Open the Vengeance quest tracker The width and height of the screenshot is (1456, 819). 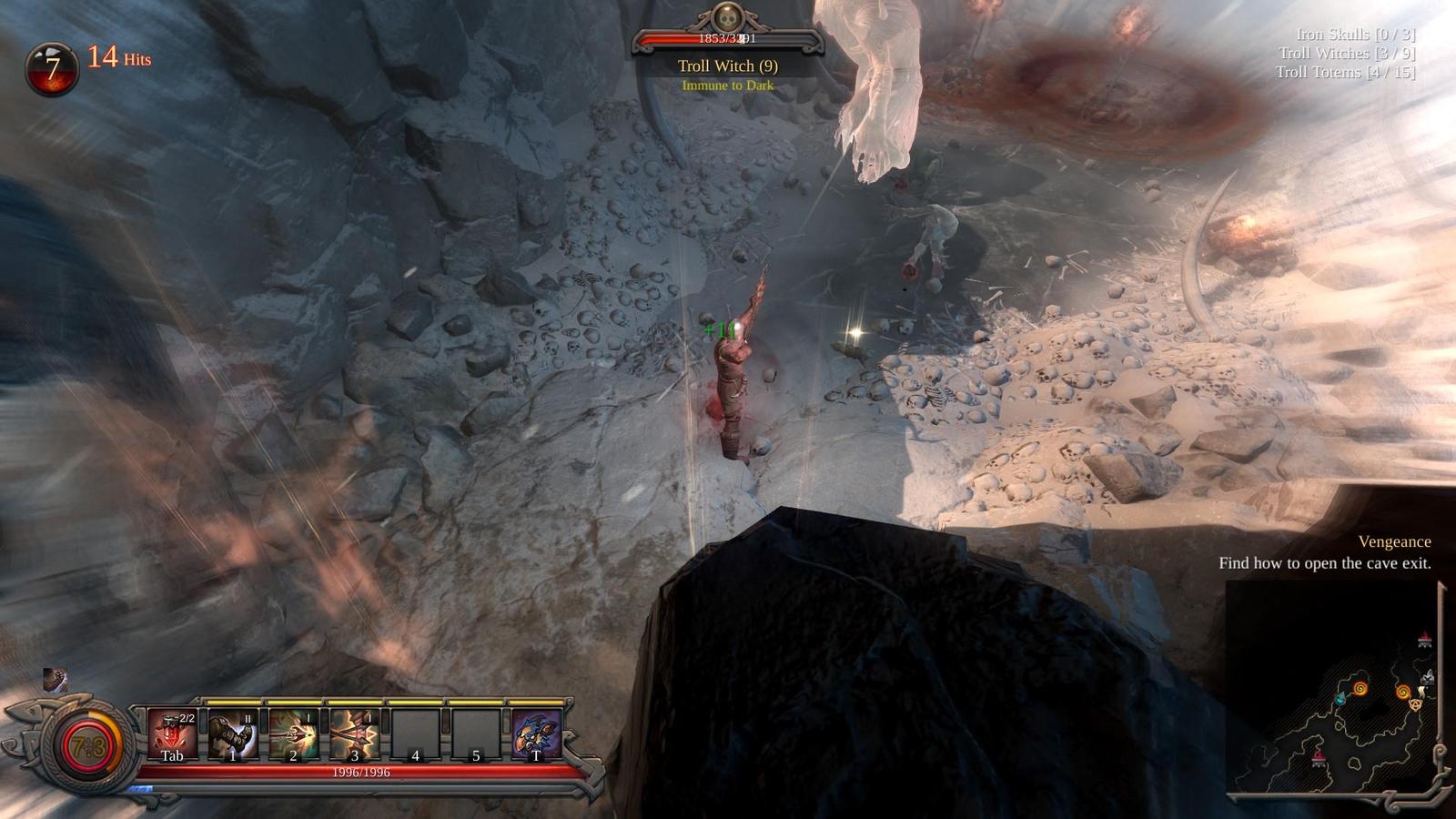(x=1394, y=542)
